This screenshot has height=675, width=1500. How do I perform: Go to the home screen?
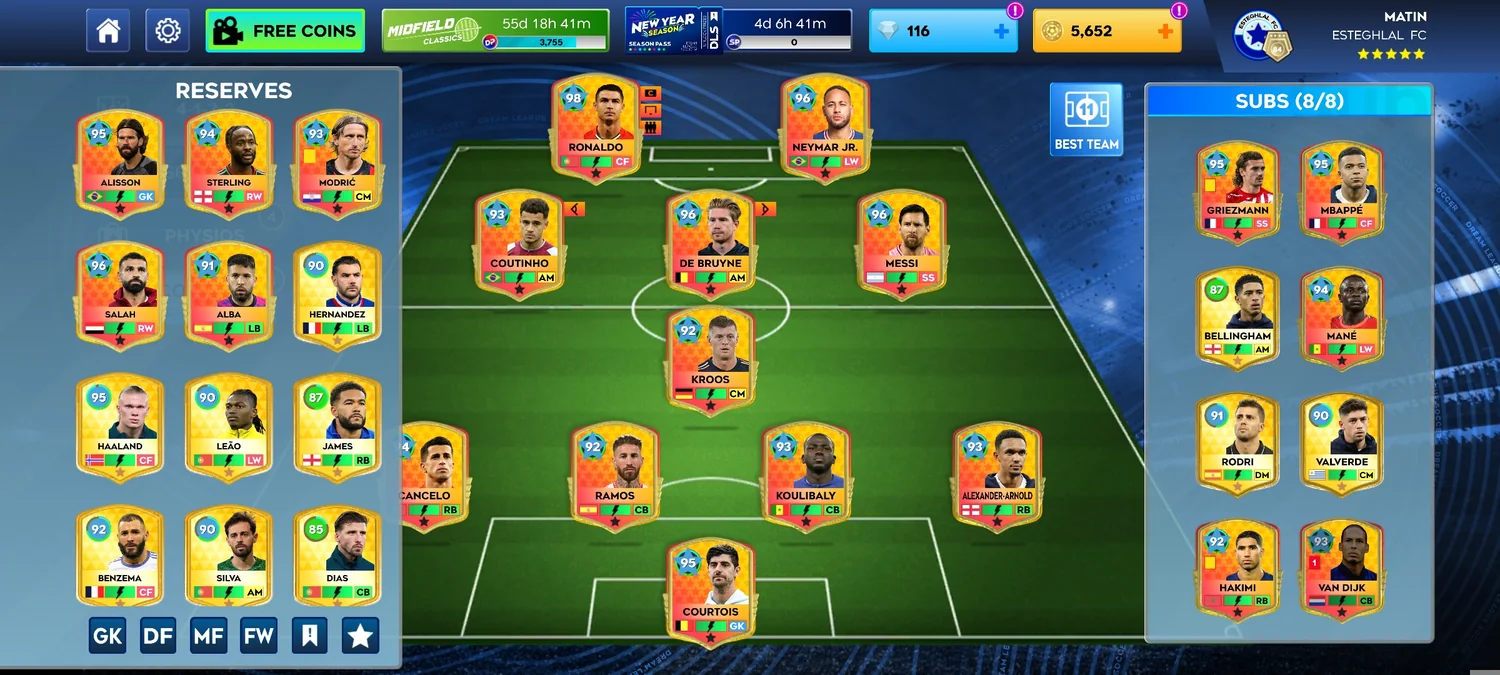point(108,31)
